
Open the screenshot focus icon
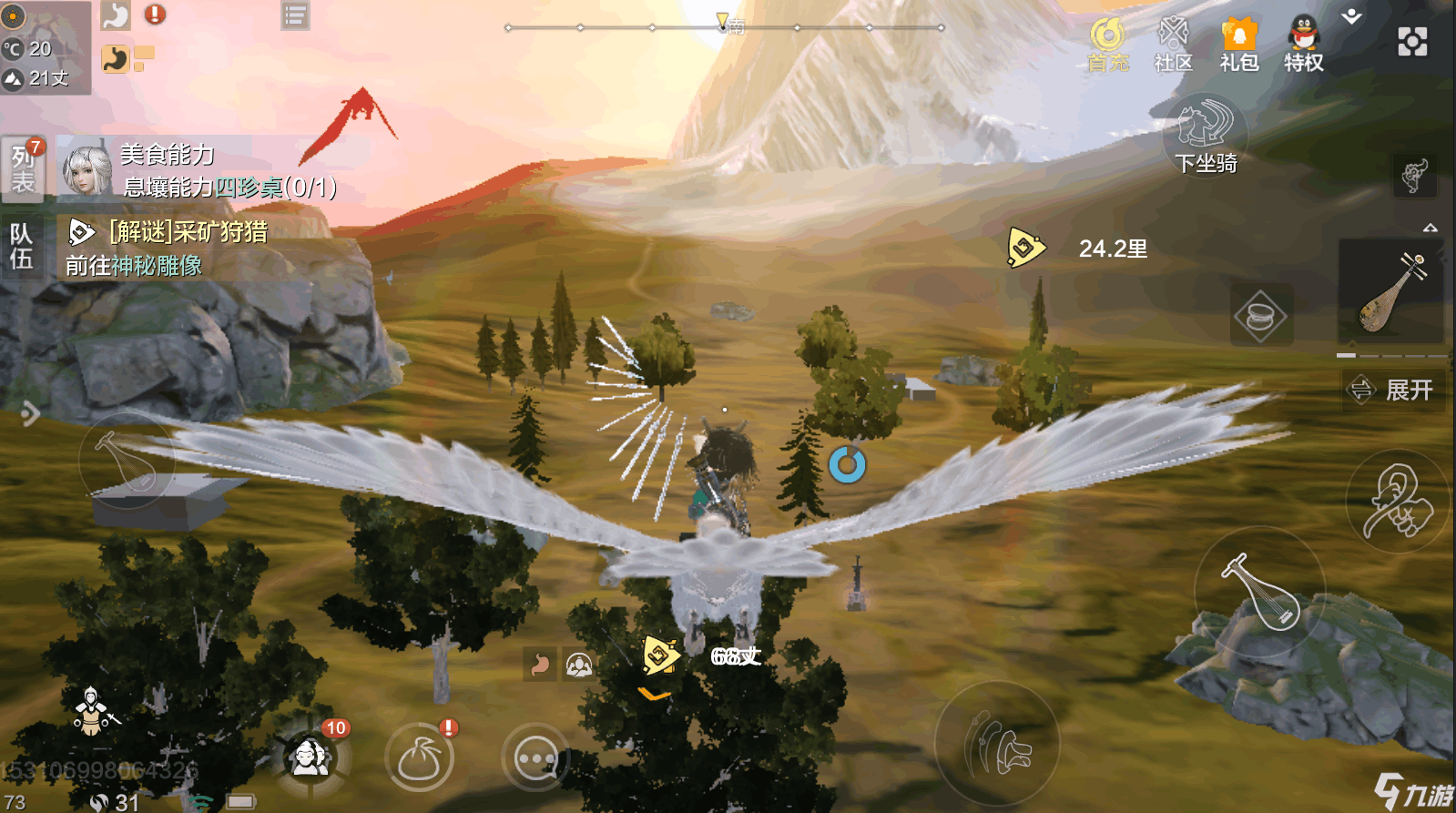(x=1412, y=42)
